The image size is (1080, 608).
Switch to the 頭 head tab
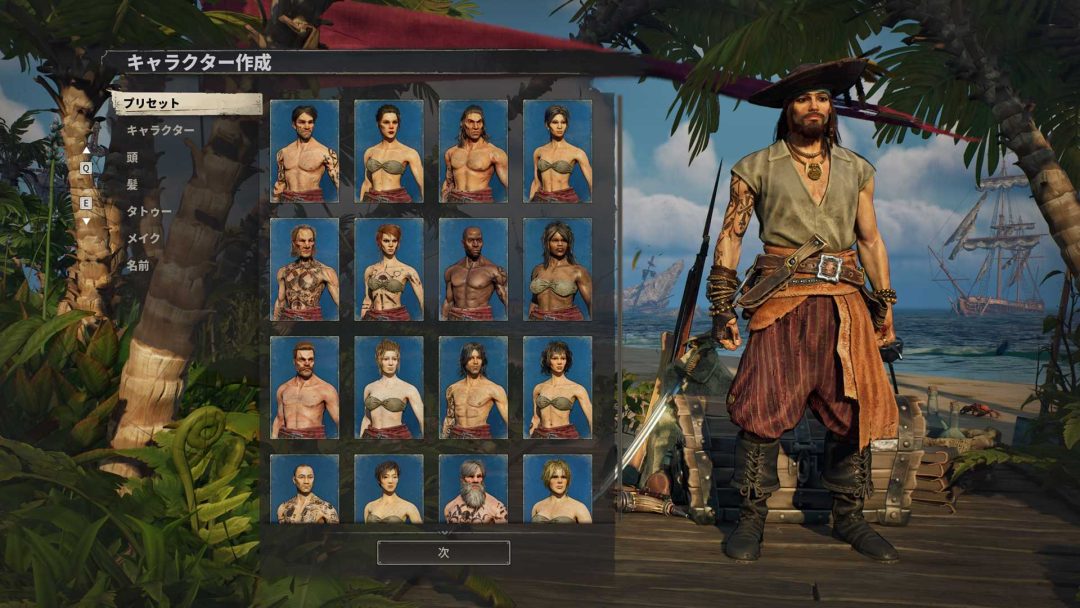[133, 157]
